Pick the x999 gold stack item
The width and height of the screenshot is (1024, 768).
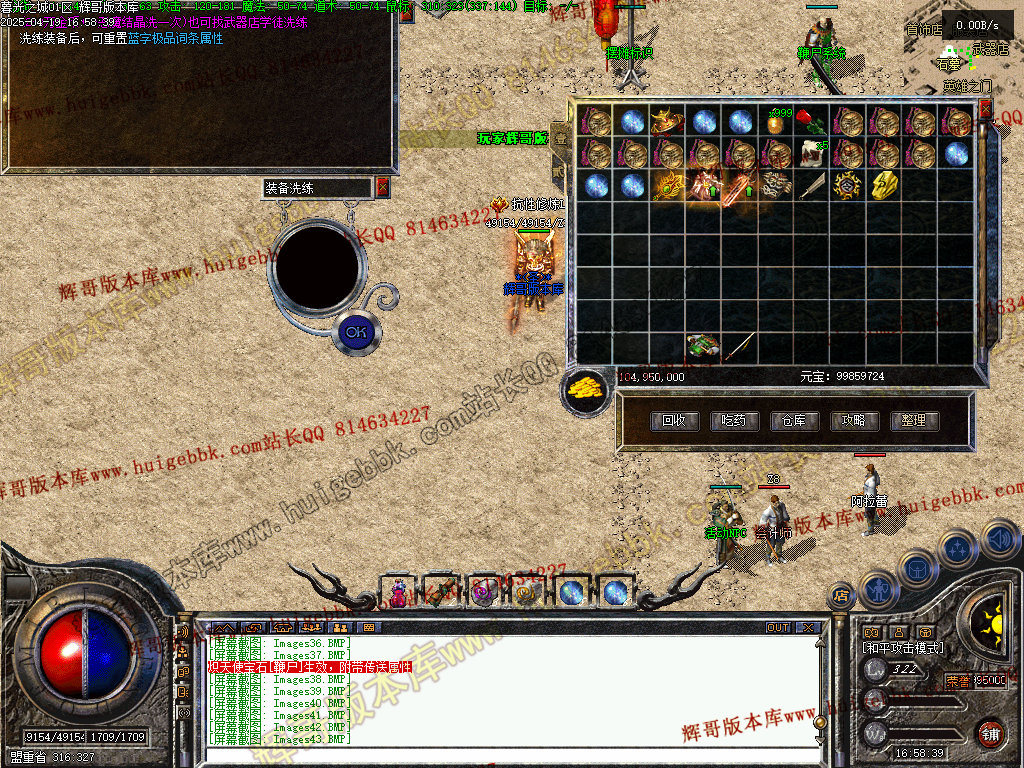pos(775,122)
